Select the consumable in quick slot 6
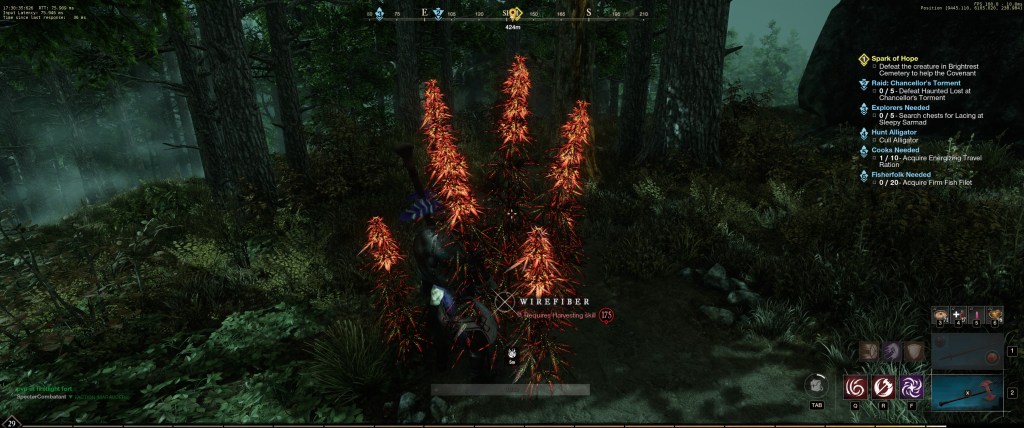Image resolution: width=1024 pixels, height=428 pixels. point(995,316)
